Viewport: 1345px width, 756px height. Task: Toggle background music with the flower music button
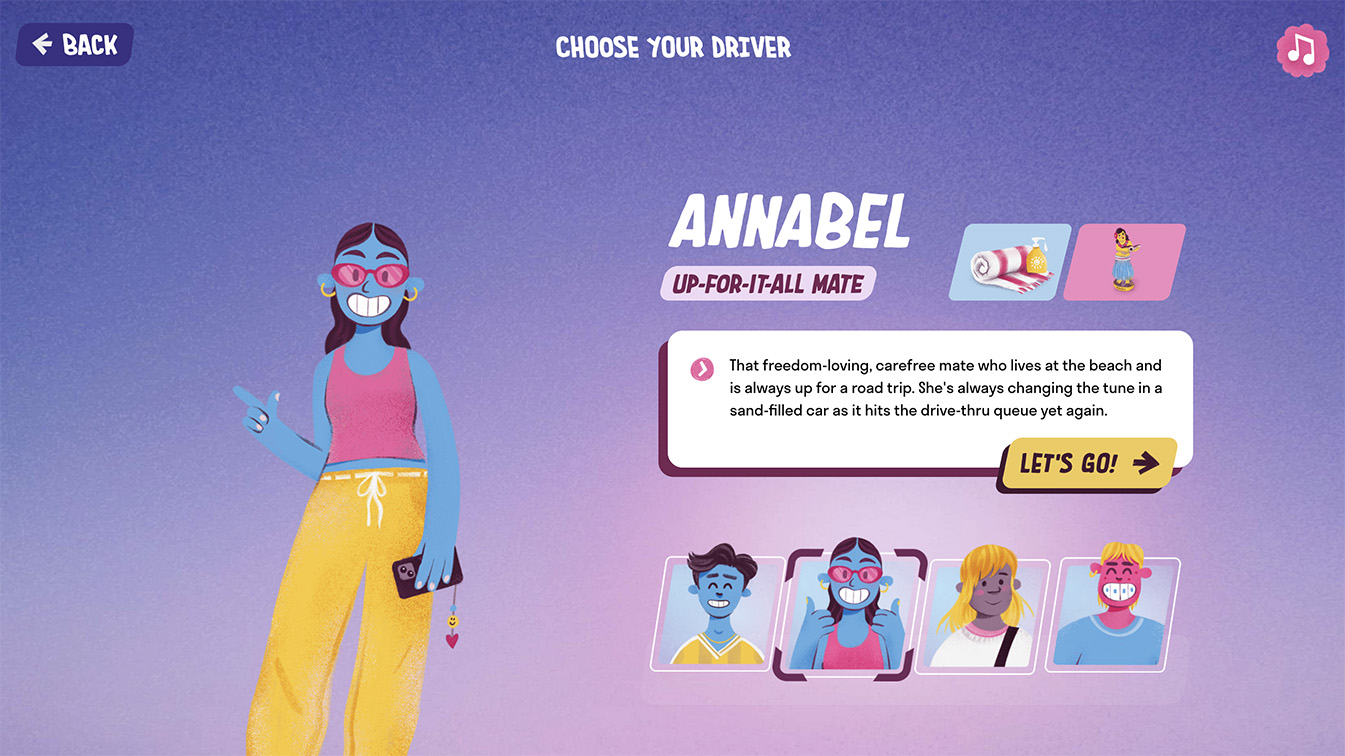tap(1302, 49)
